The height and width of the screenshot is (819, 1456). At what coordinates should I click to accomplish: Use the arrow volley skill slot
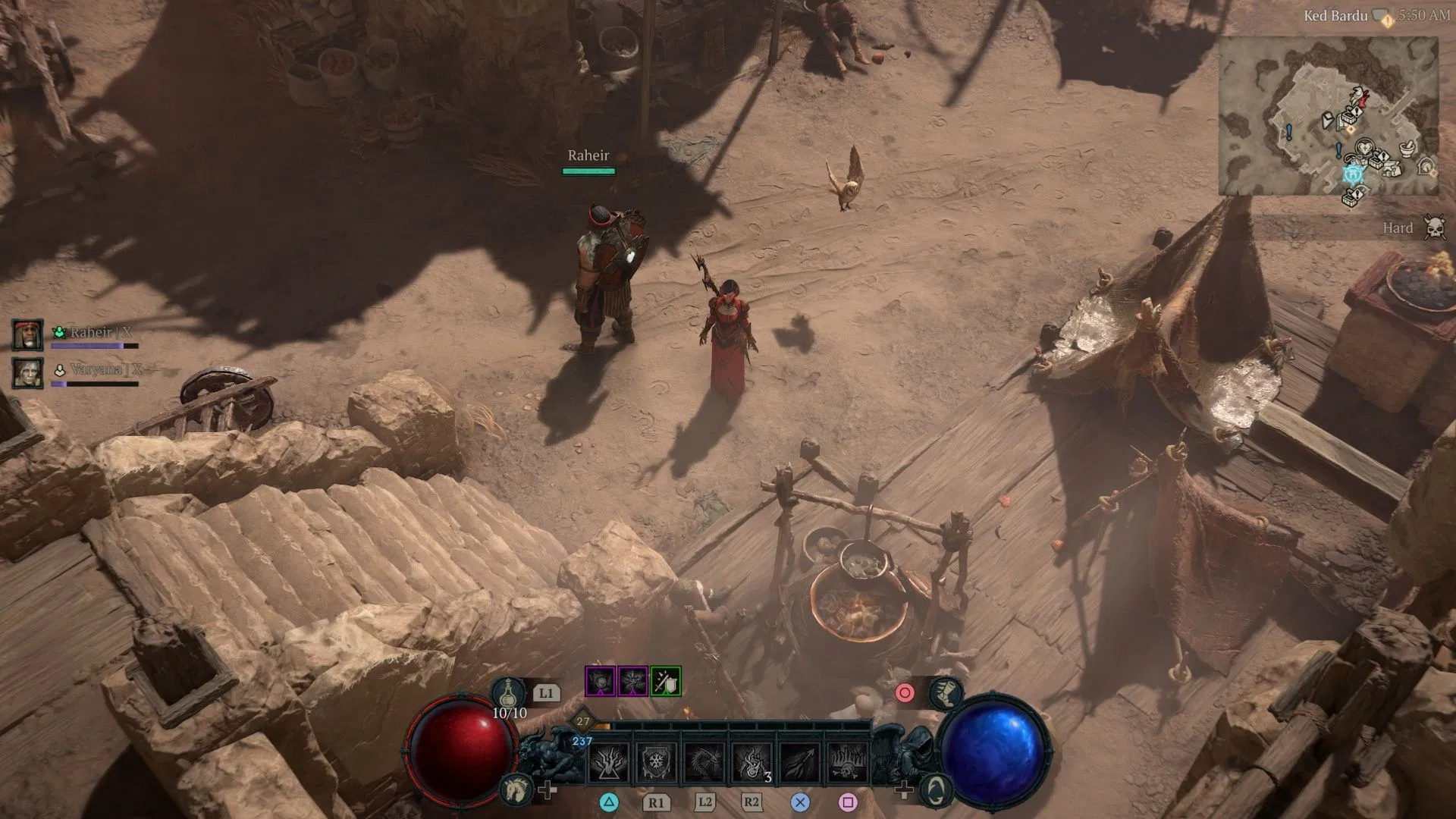[799, 762]
